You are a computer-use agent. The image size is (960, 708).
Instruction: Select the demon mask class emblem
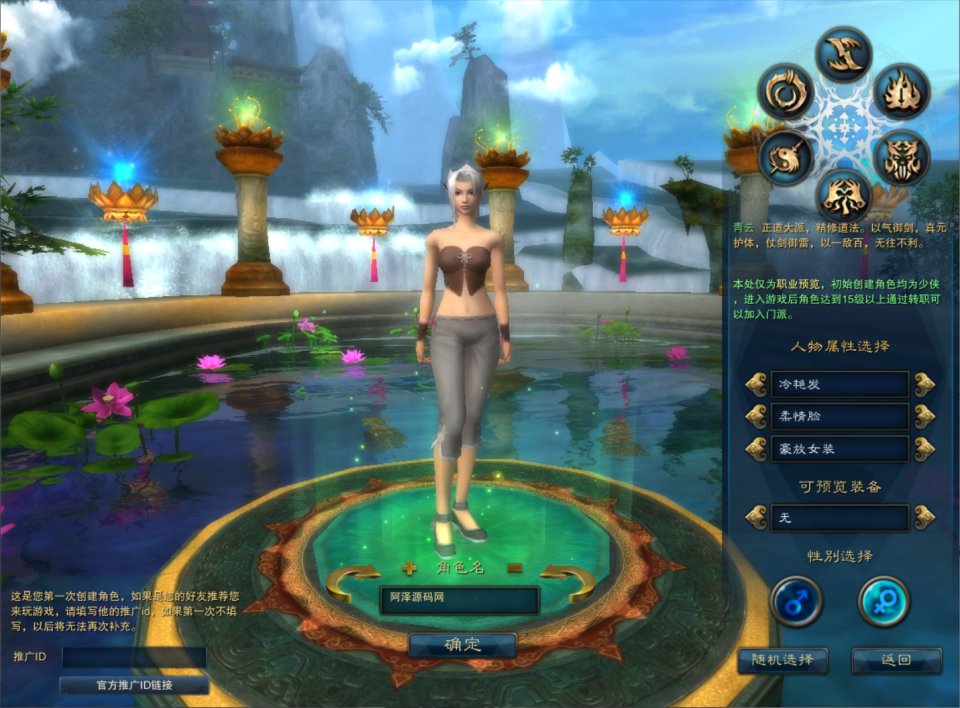coord(902,157)
